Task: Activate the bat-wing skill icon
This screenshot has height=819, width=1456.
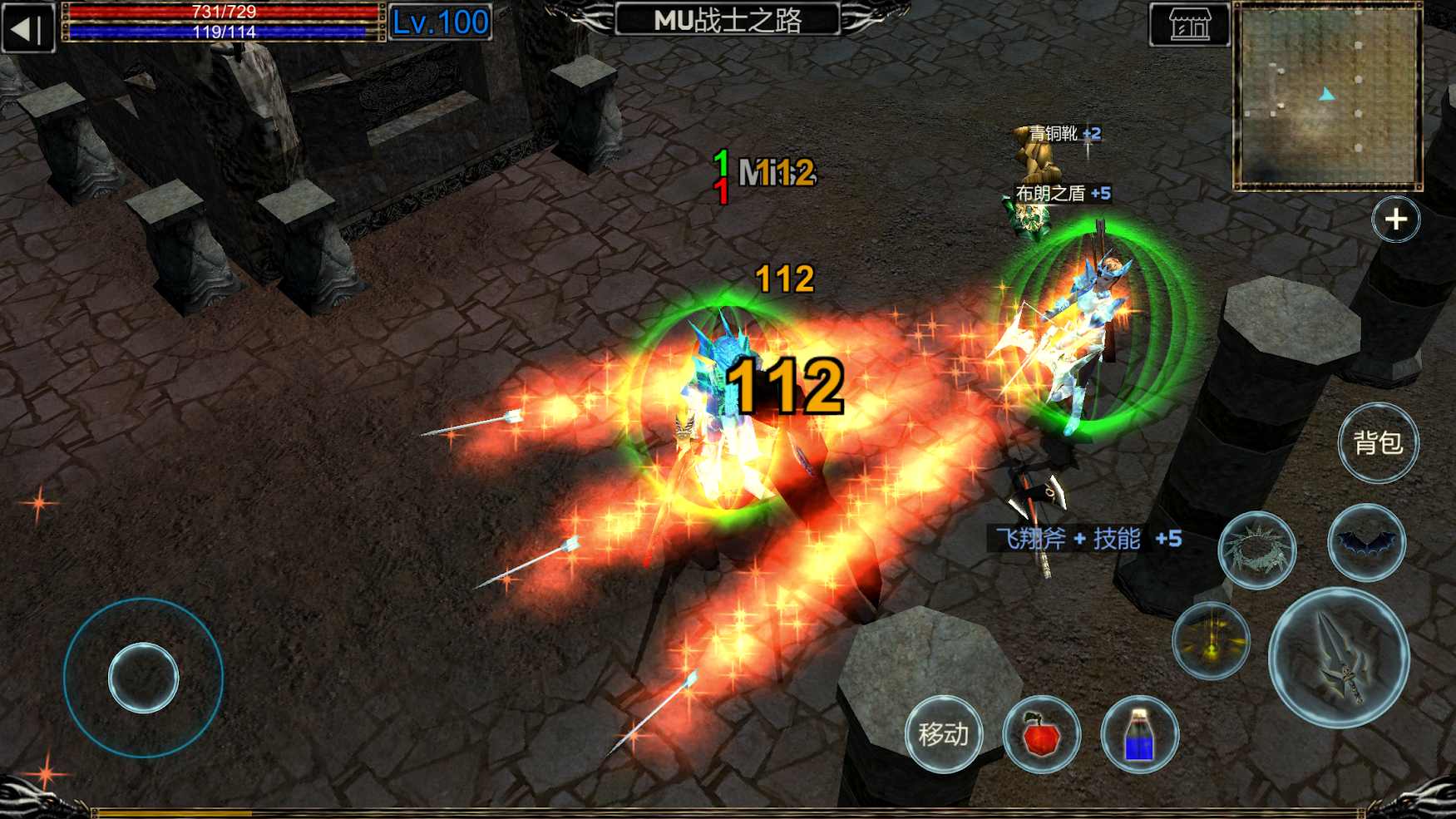Action: coord(1367,544)
